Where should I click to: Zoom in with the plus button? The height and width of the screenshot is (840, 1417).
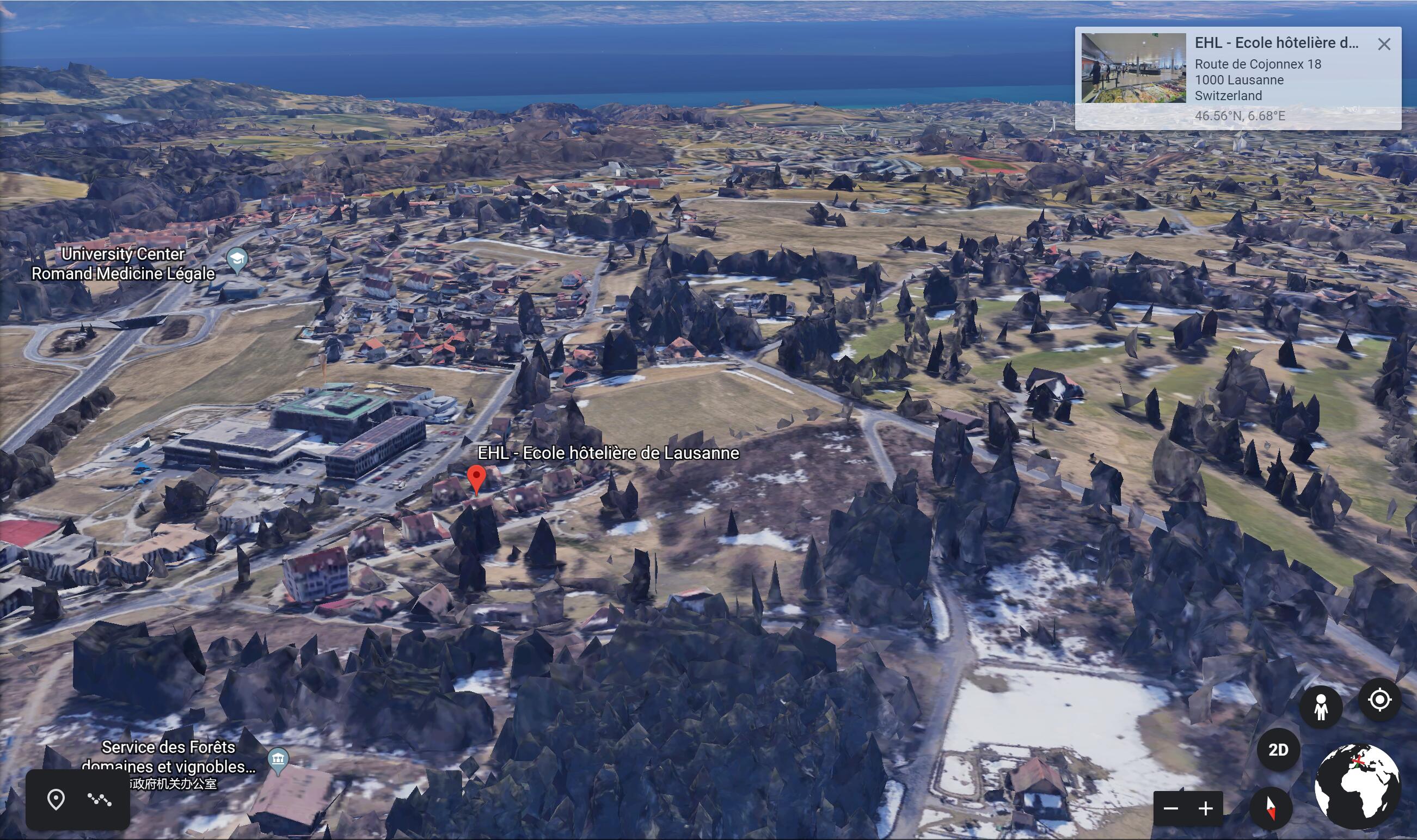1205,808
